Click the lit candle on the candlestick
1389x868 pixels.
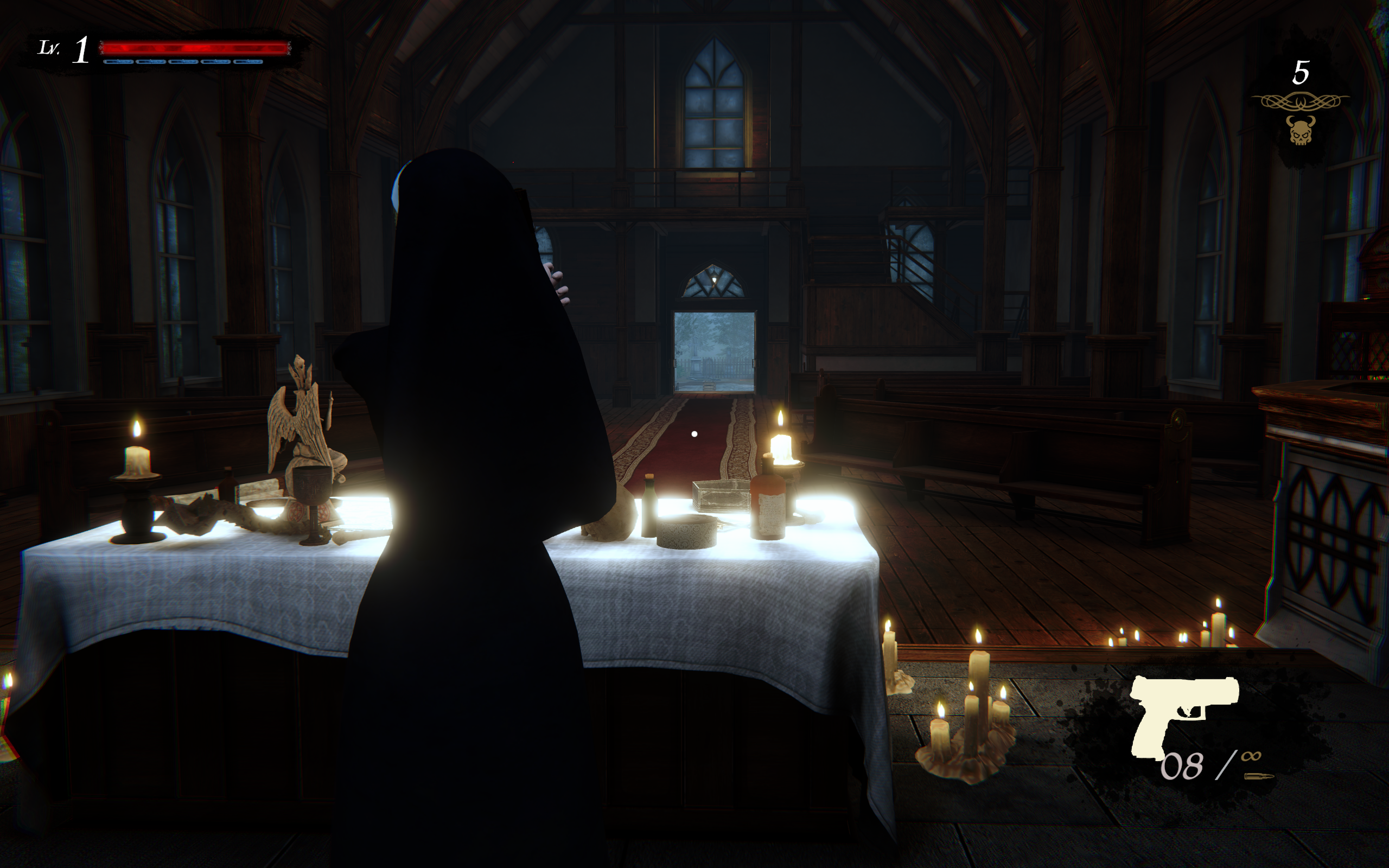pos(138,459)
